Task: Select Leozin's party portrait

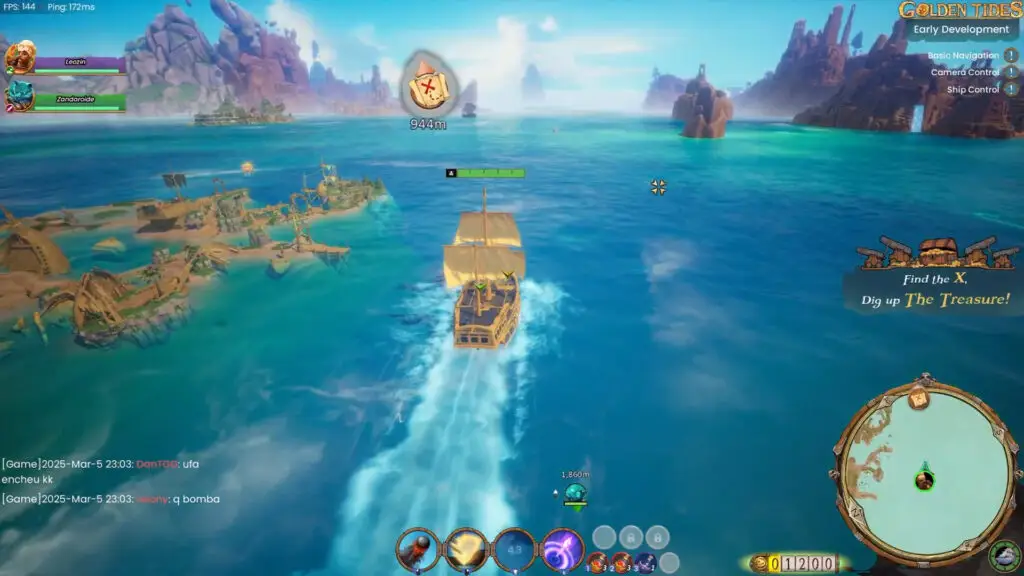Action: [x=19, y=58]
